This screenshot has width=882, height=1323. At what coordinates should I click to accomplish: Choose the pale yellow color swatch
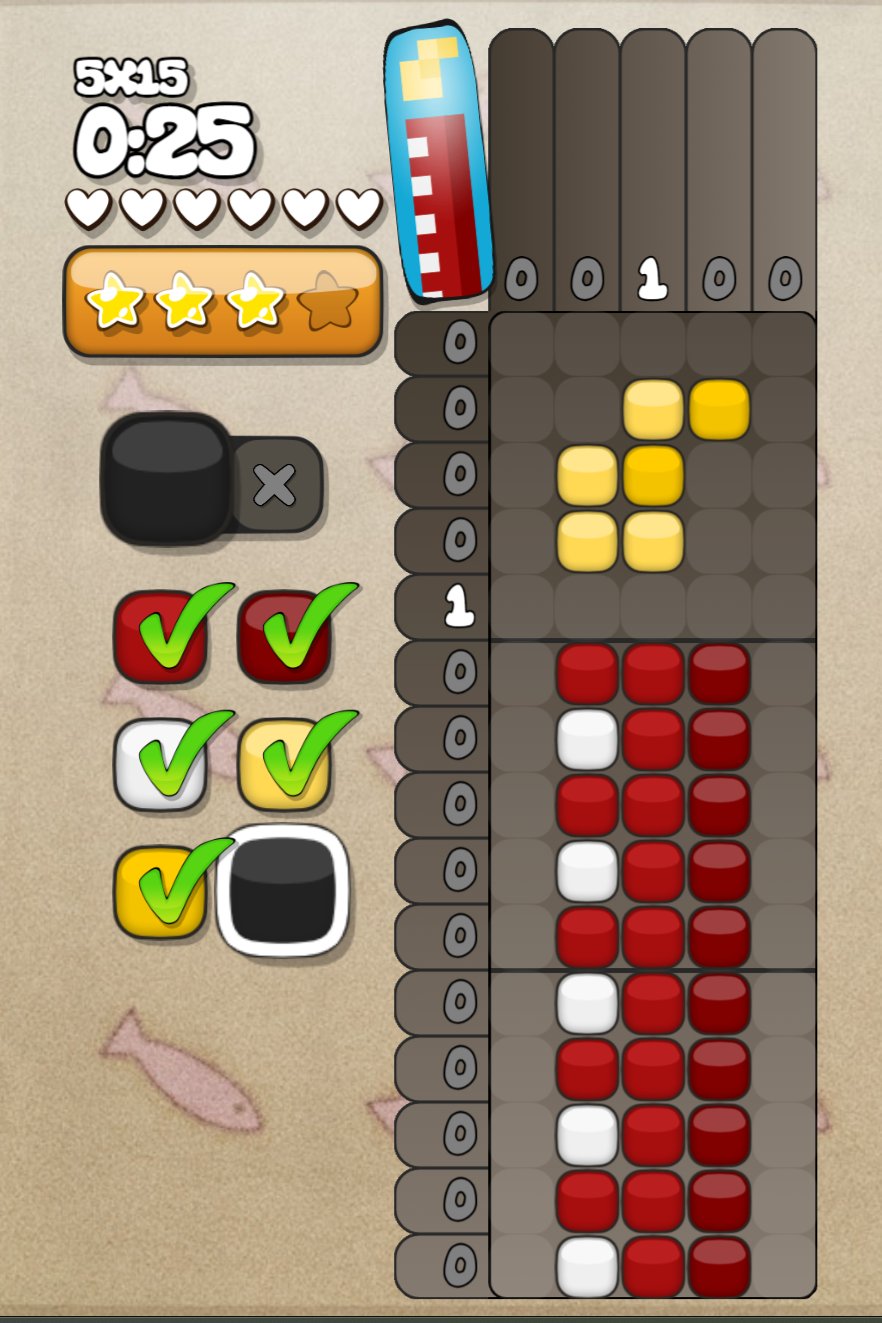click(x=284, y=764)
